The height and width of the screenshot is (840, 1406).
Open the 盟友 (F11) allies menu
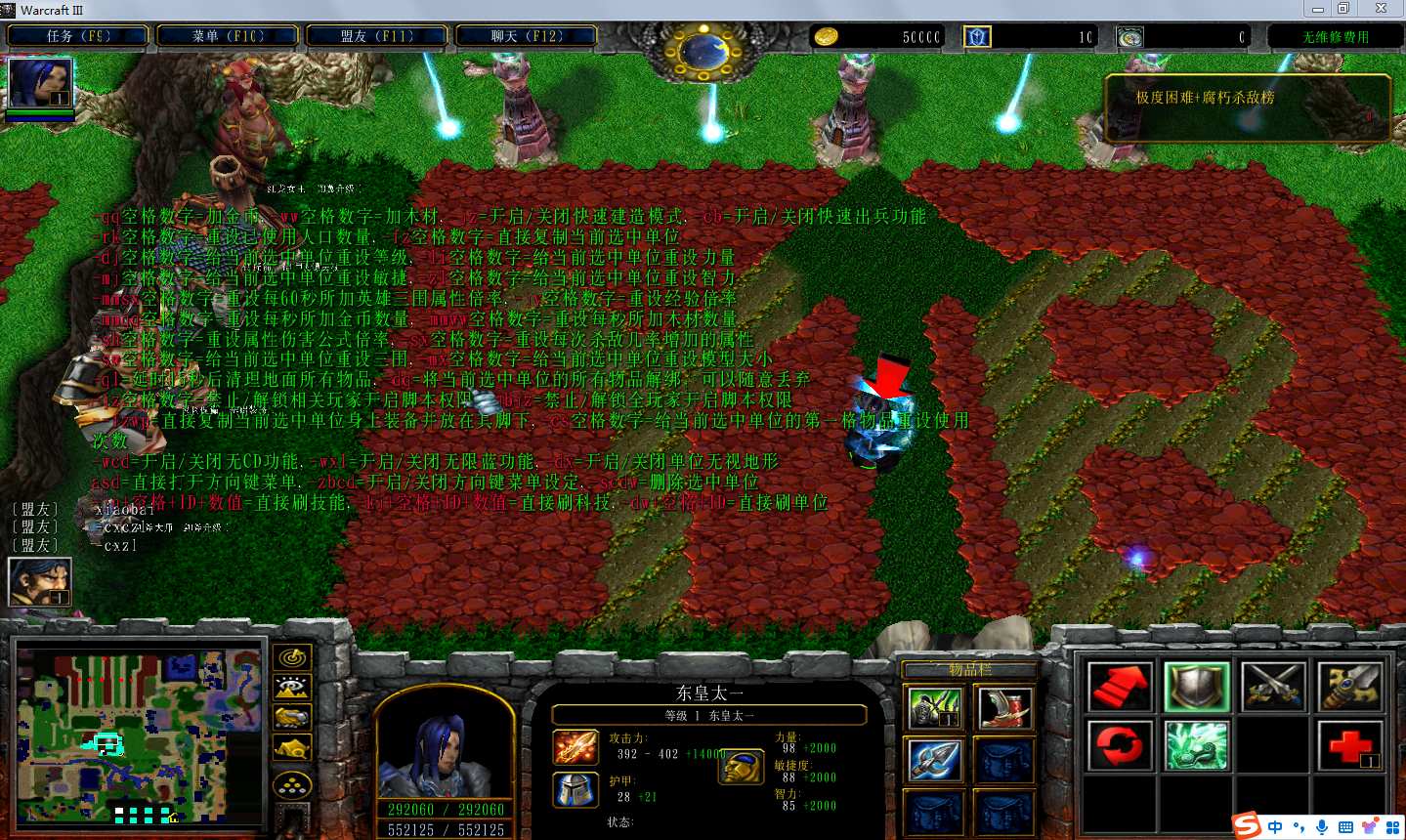tap(377, 36)
